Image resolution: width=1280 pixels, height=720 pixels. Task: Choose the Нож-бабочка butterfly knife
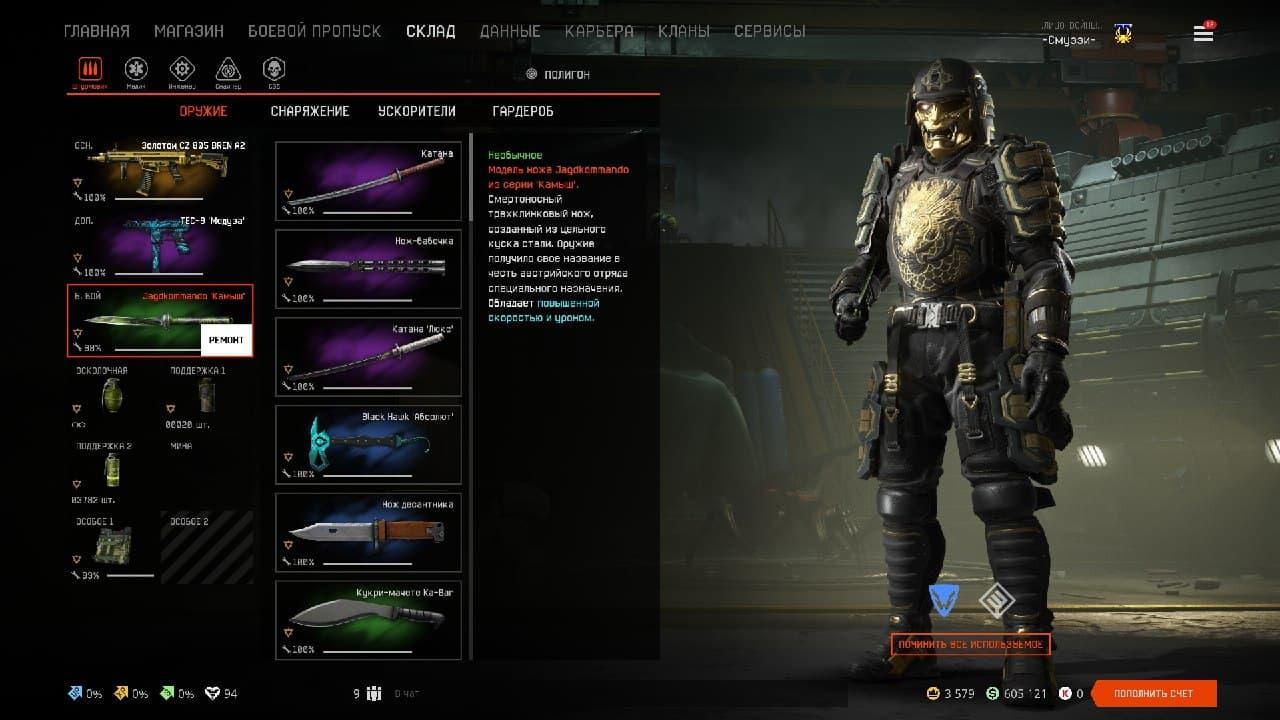click(x=368, y=269)
